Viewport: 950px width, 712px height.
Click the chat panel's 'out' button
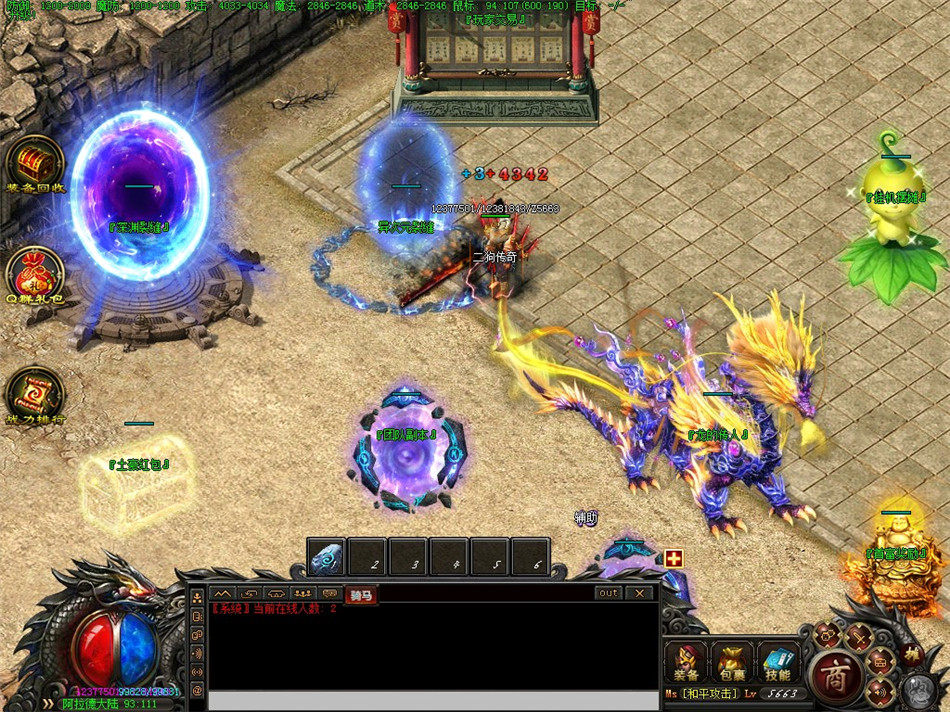(x=608, y=593)
